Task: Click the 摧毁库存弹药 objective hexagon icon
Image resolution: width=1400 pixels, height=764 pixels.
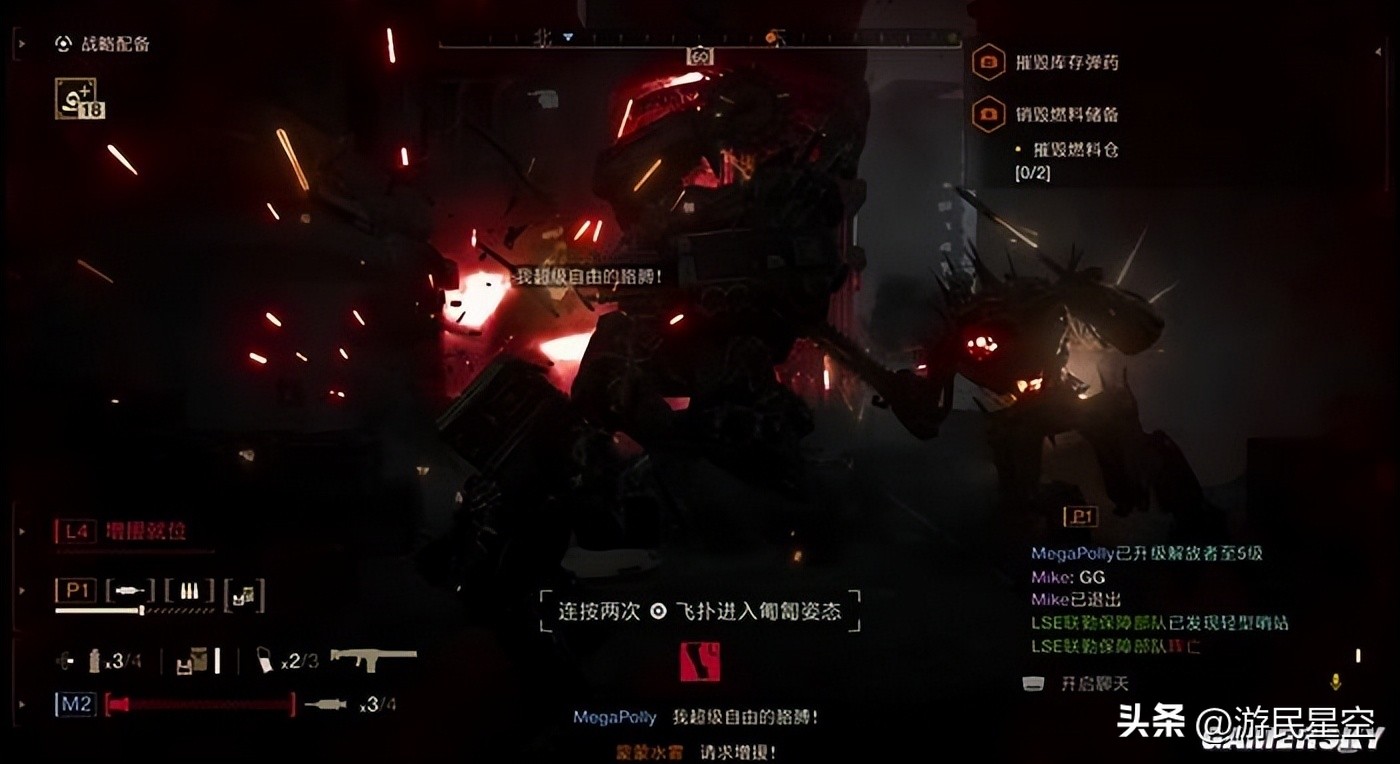Action: pyautogui.click(x=989, y=62)
